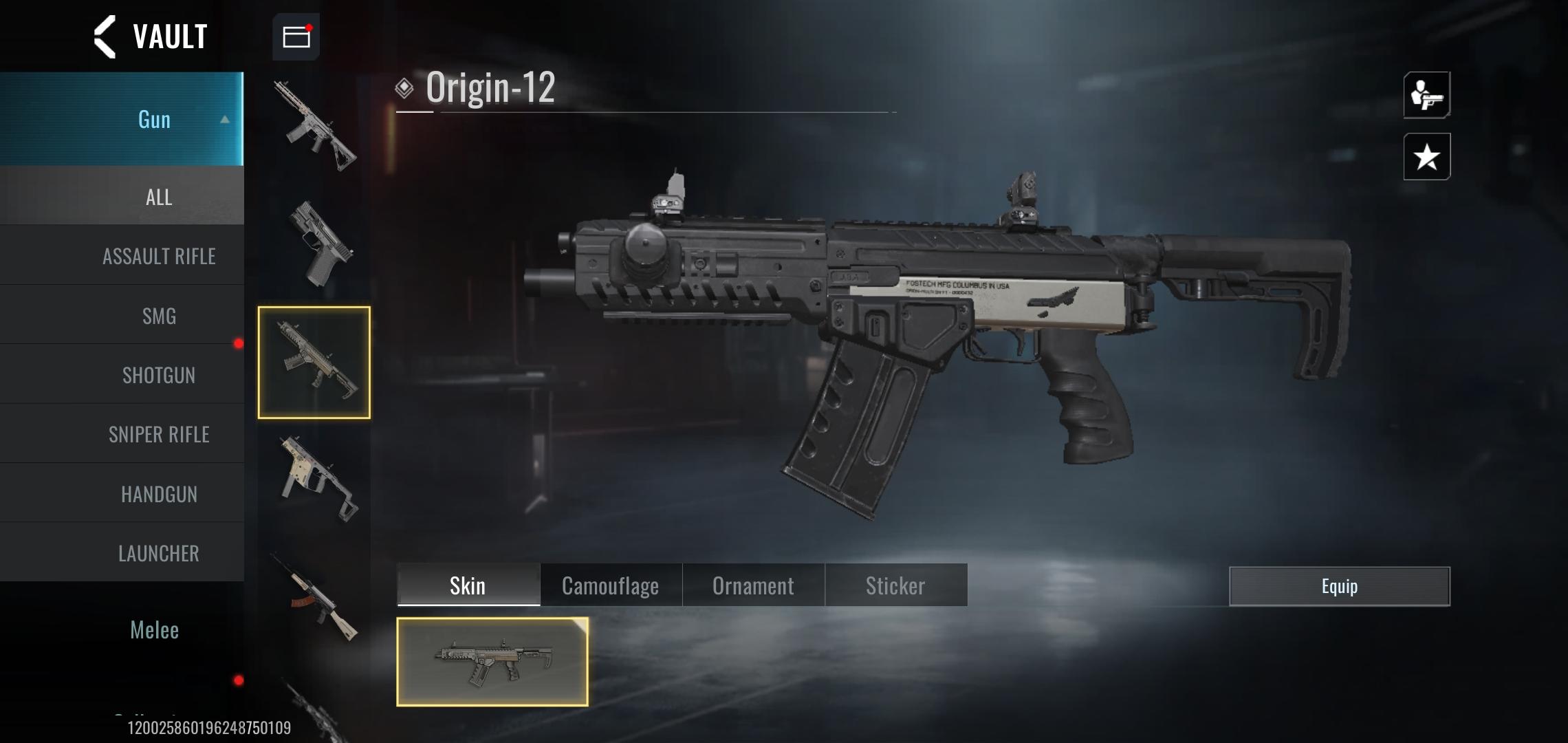
Task: Go back using the Vault arrow
Action: point(105,37)
